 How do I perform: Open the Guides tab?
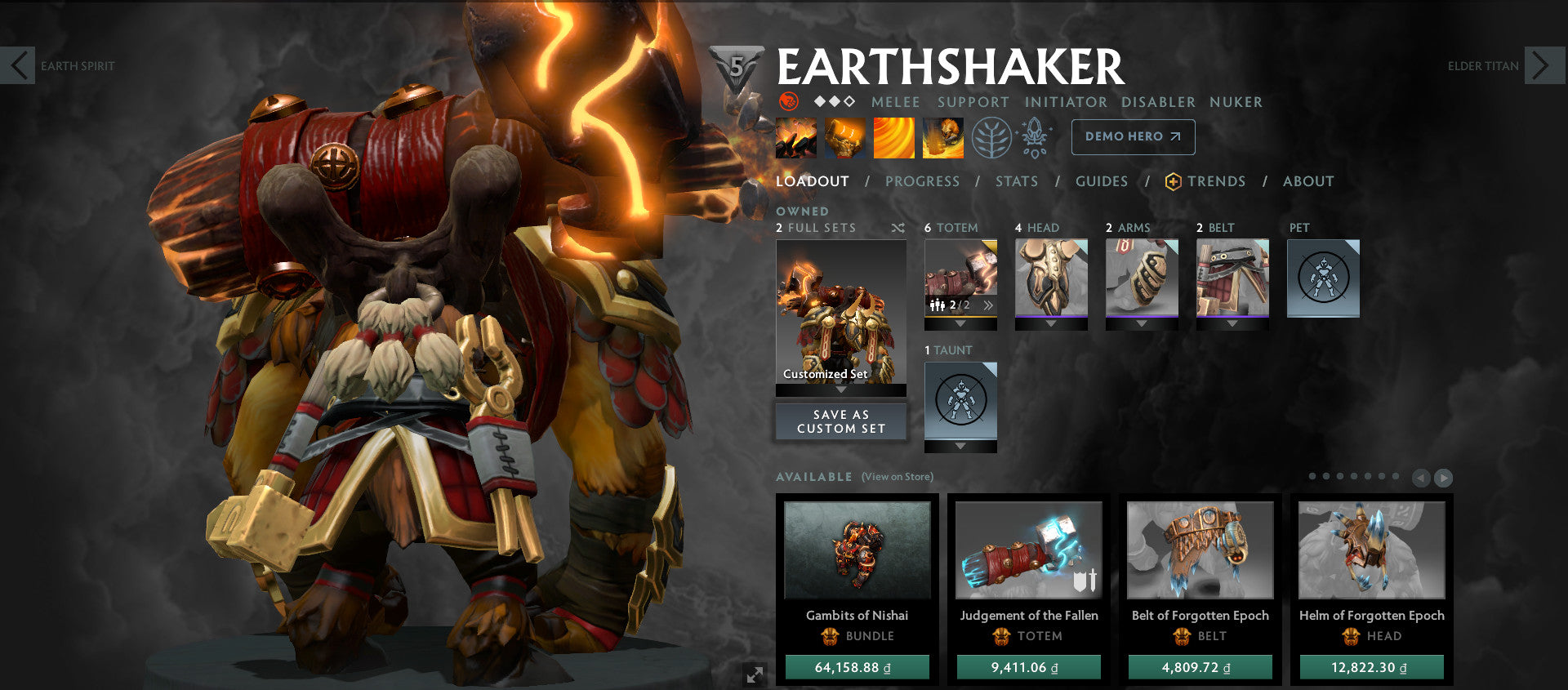coord(1102,181)
